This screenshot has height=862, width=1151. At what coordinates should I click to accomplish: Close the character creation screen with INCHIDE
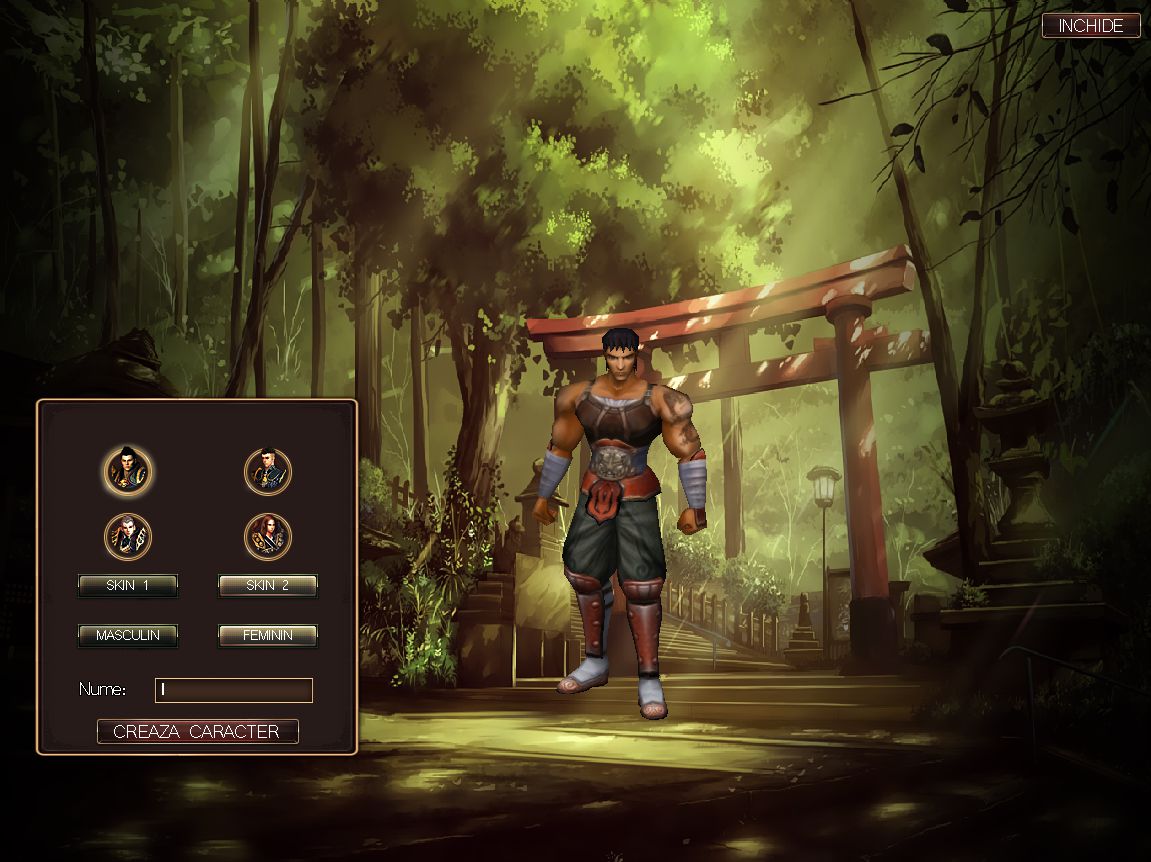(1090, 26)
